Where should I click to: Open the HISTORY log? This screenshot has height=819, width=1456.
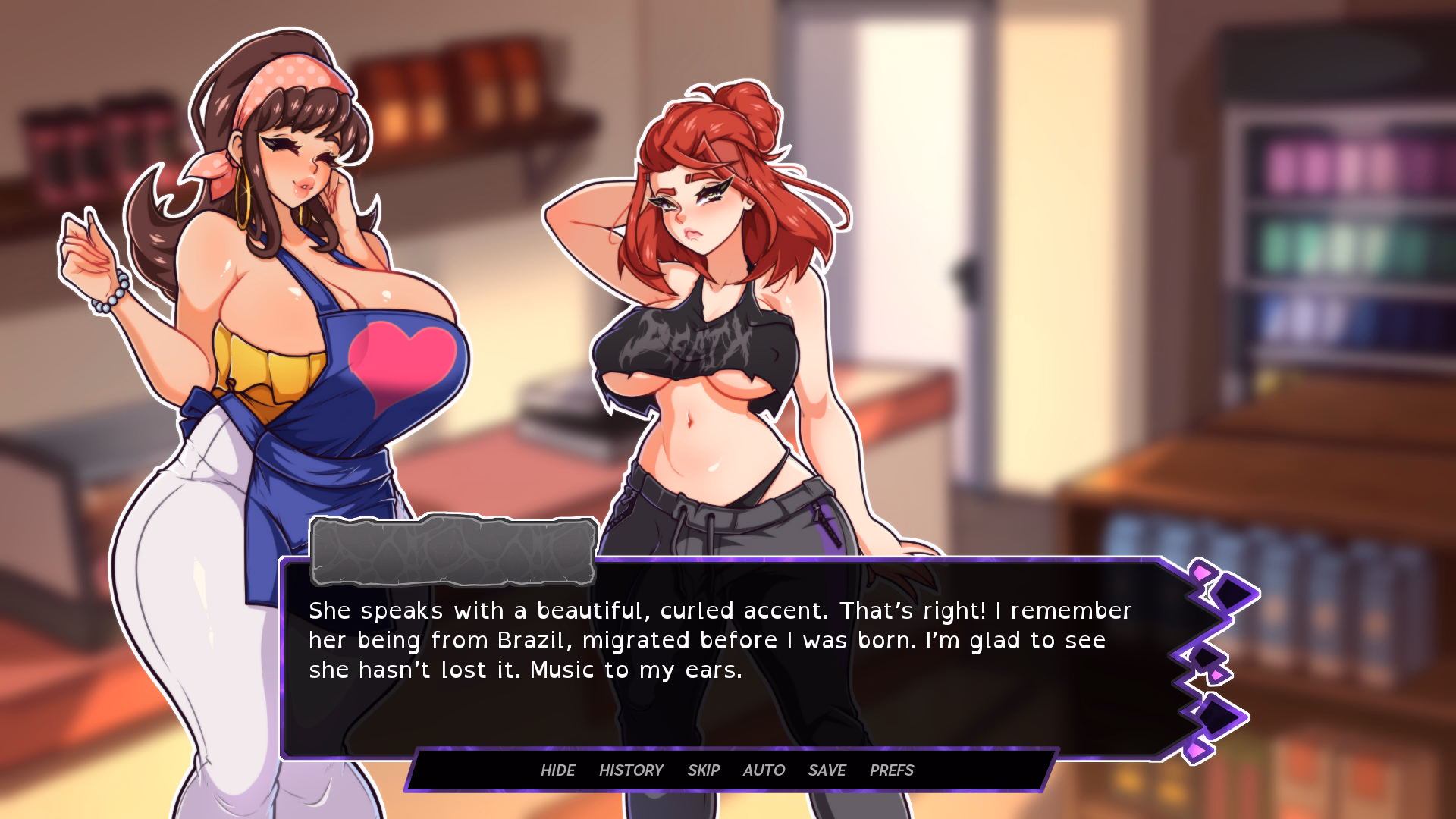[x=631, y=770]
